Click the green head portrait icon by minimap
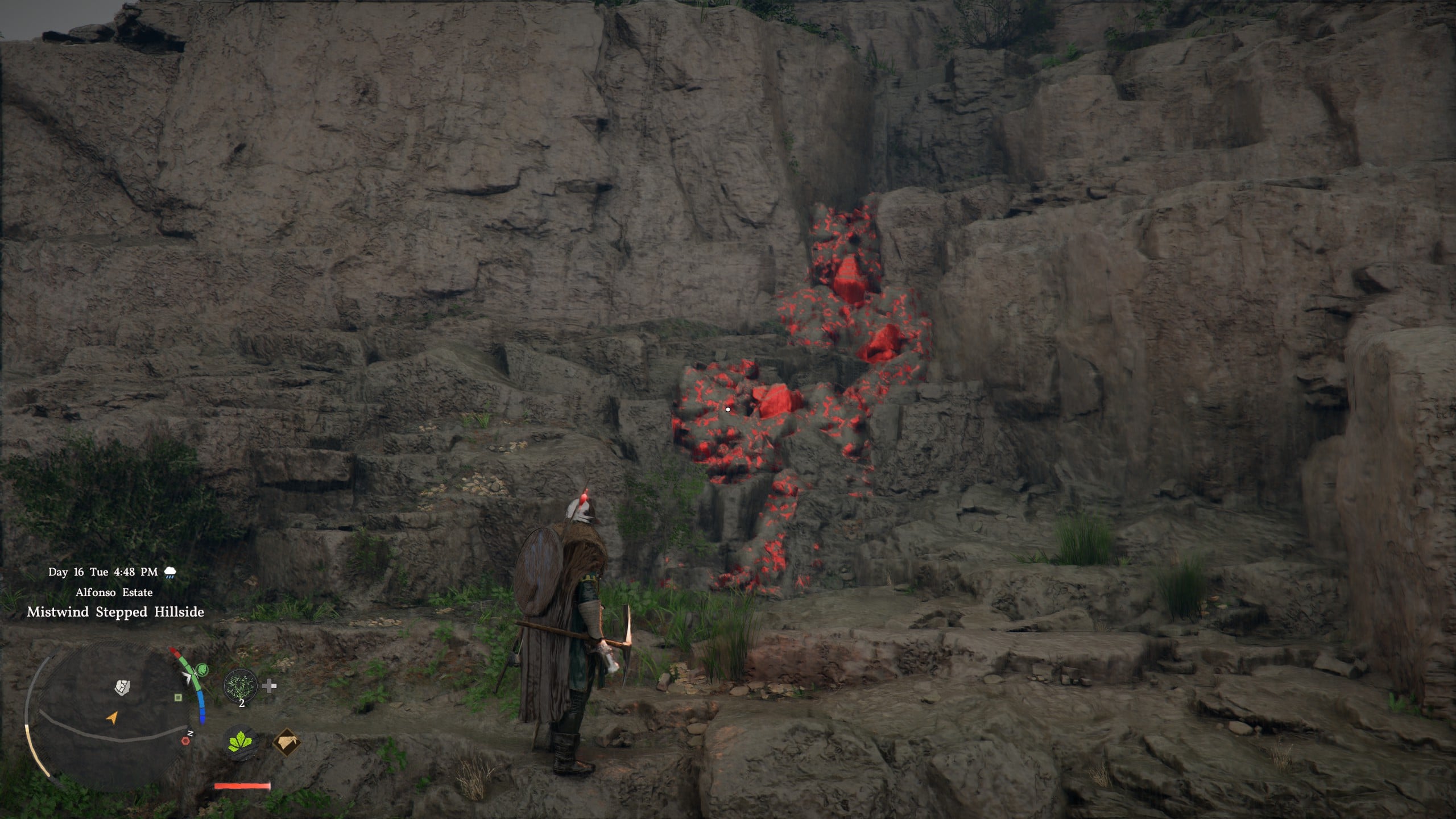Image resolution: width=1456 pixels, height=819 pixels. 202,670
